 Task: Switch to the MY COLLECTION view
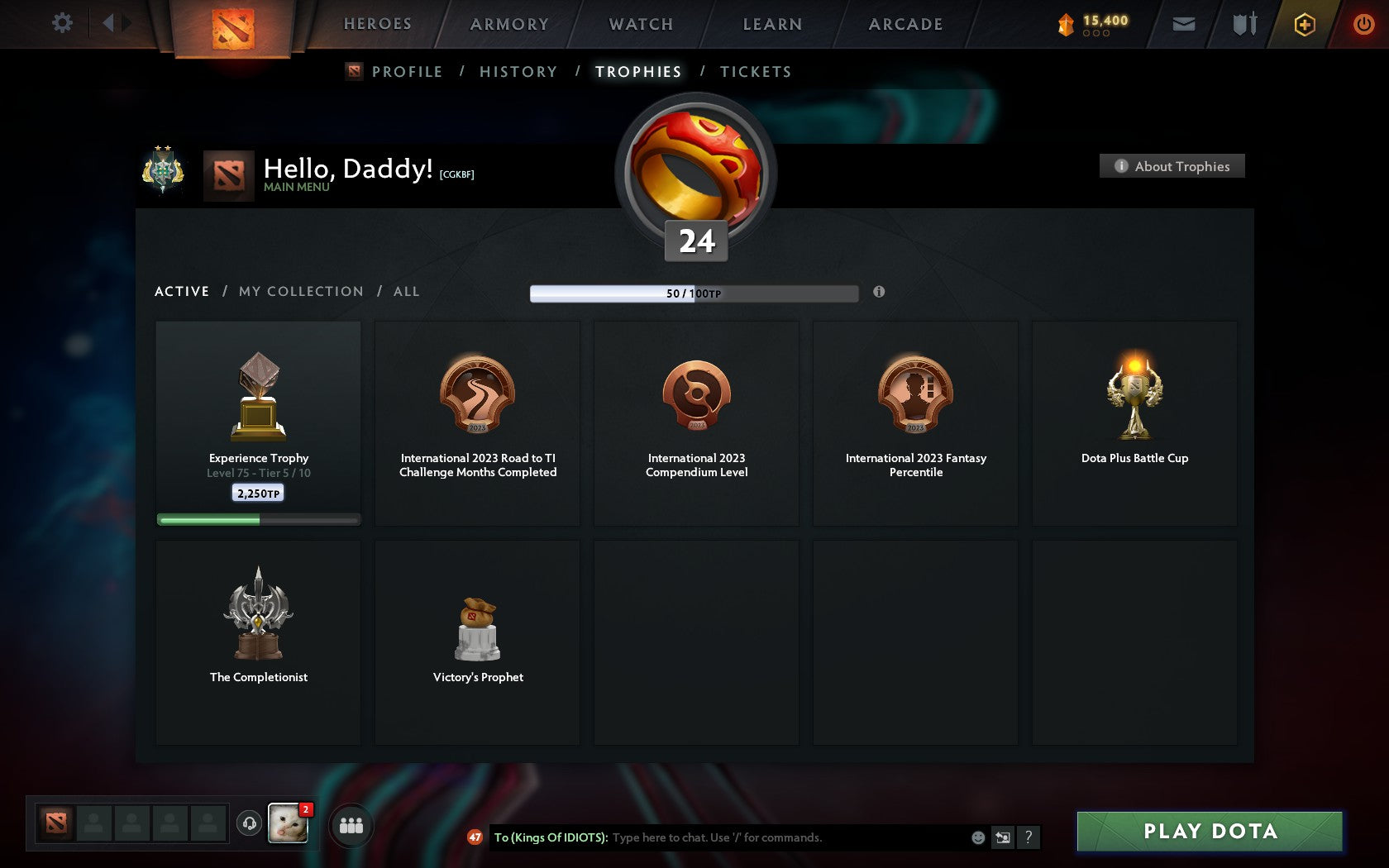pos(300,291)
